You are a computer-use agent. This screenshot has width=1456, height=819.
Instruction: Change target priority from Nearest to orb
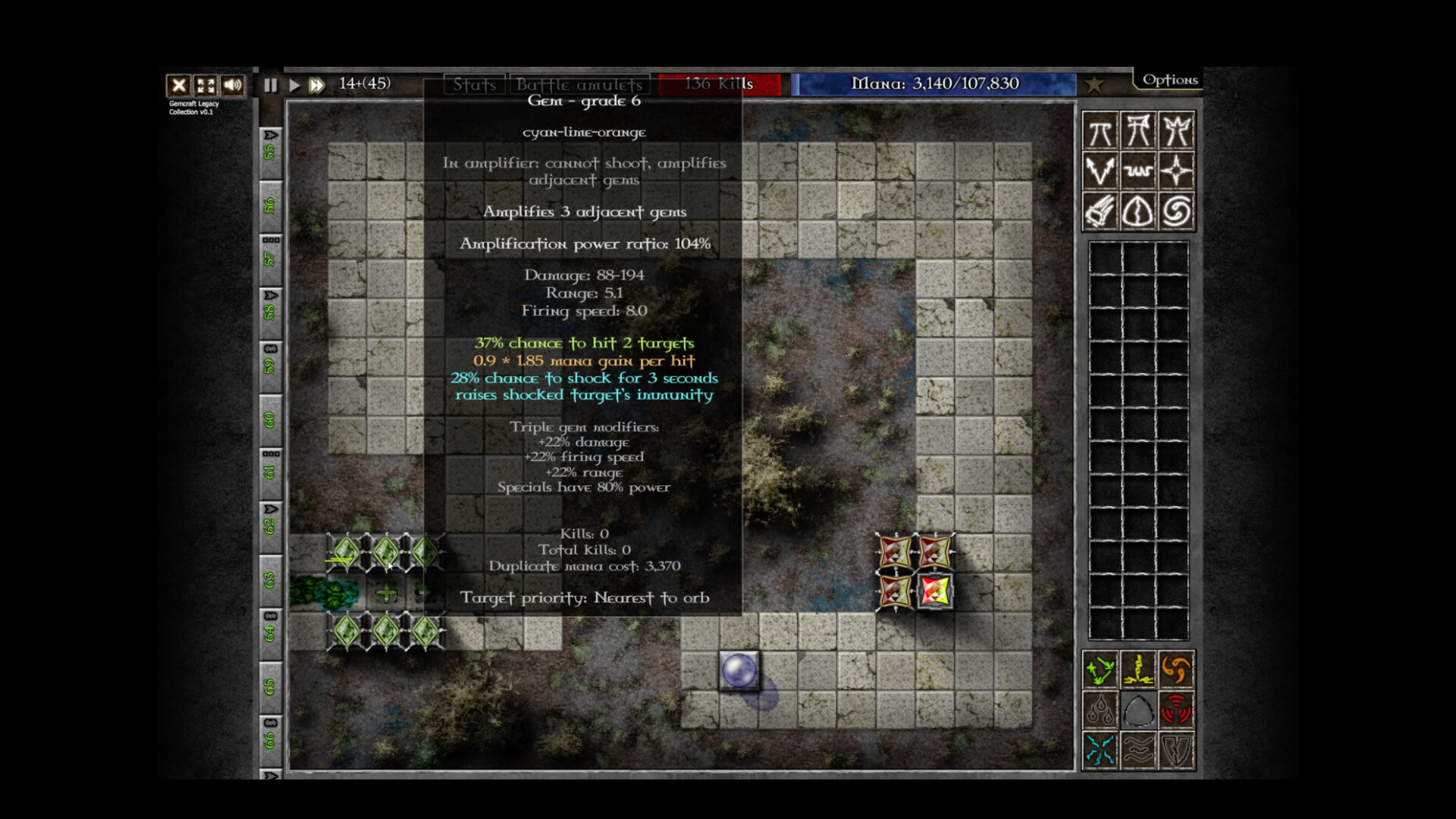[x=584, y=598]
